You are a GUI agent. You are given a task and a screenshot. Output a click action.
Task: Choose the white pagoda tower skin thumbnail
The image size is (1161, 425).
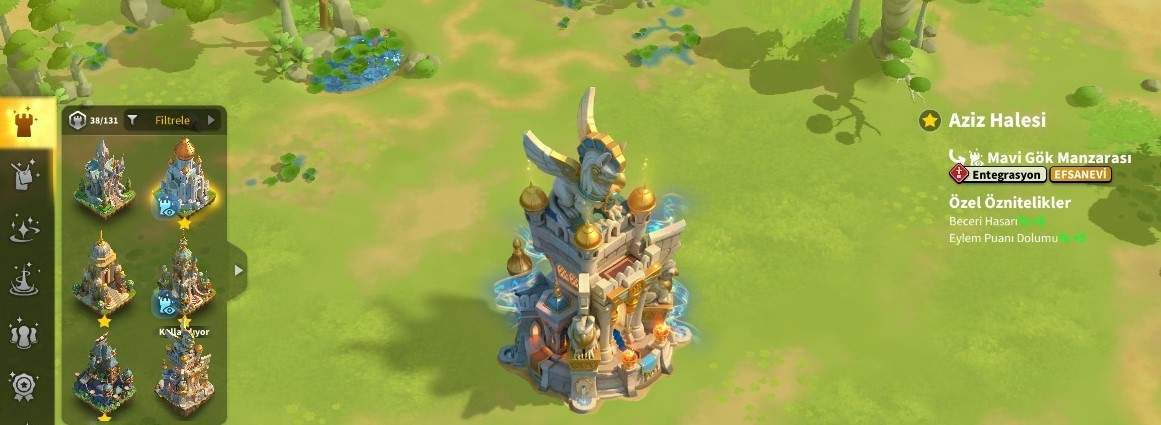tap(184, 368)
